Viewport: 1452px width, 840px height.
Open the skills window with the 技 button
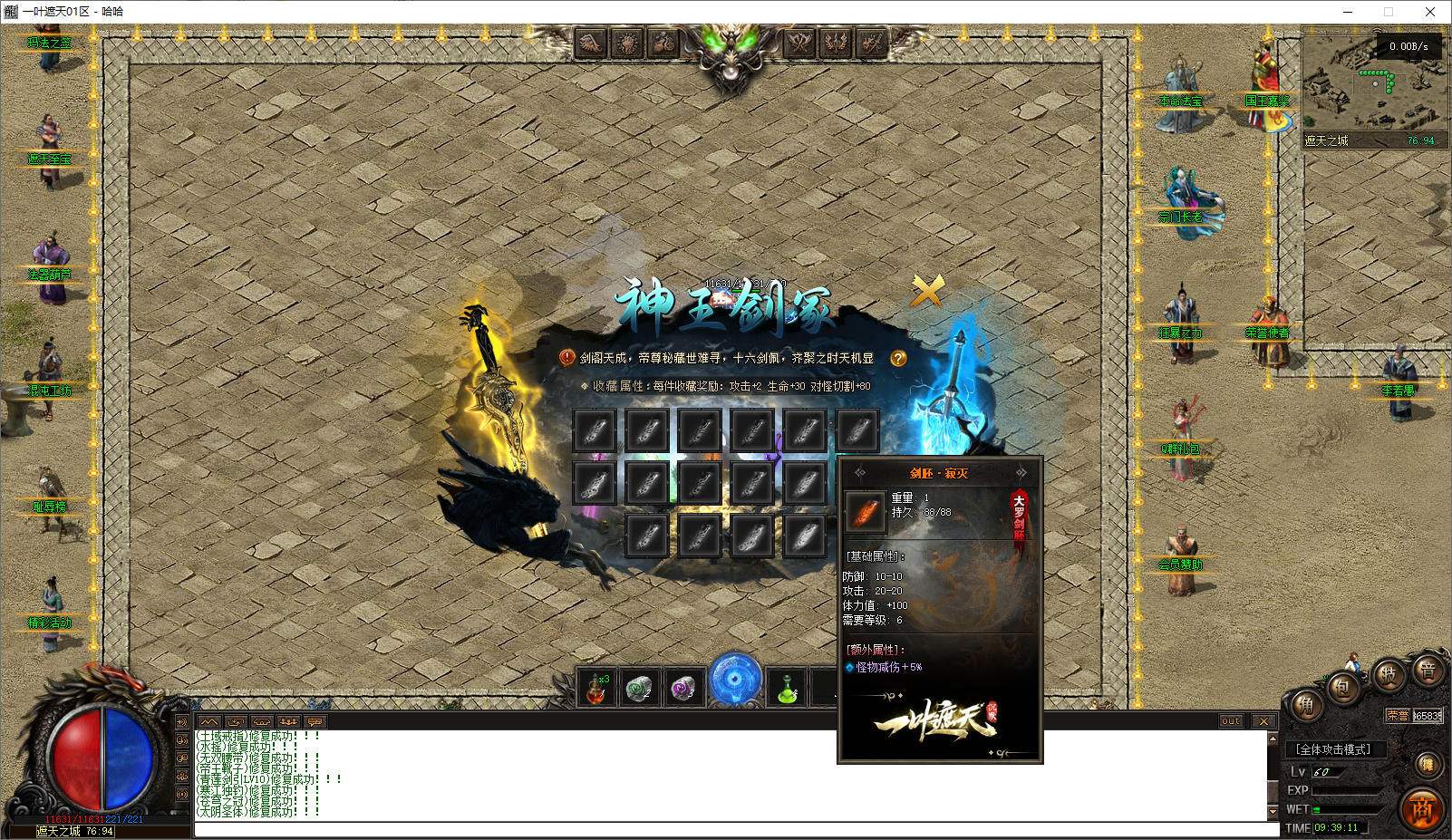[x=1388, y=674]
